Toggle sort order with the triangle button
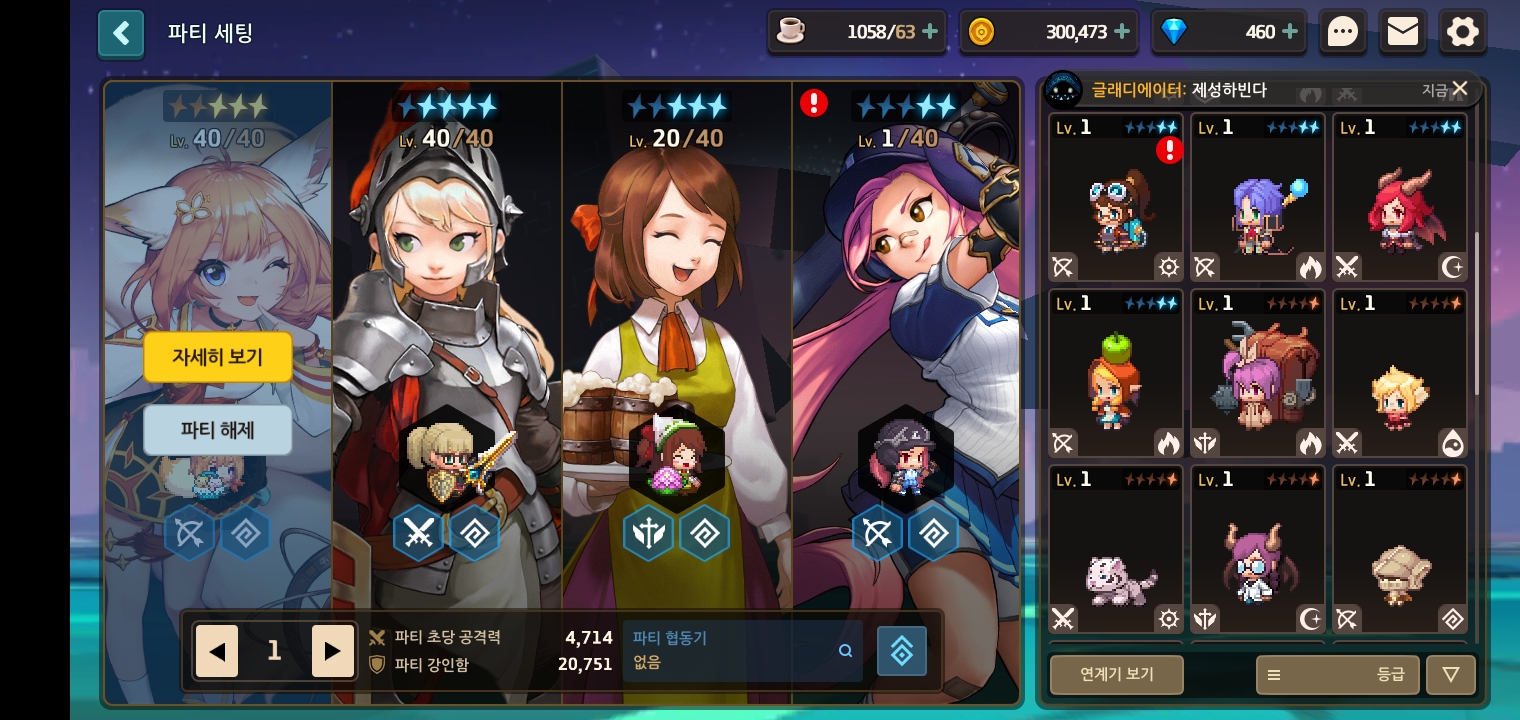Screen dimensions: 1520x720 click(1450, 674)
